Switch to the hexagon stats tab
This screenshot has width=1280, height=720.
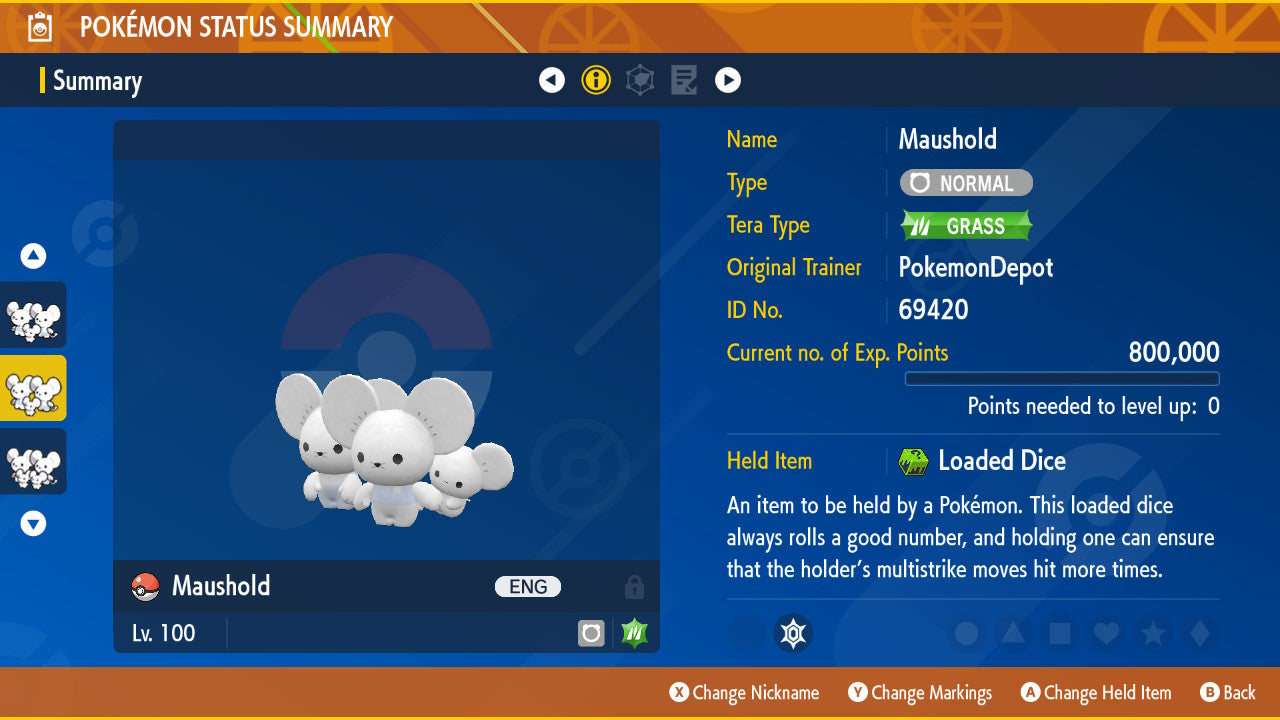click(640, 80)
